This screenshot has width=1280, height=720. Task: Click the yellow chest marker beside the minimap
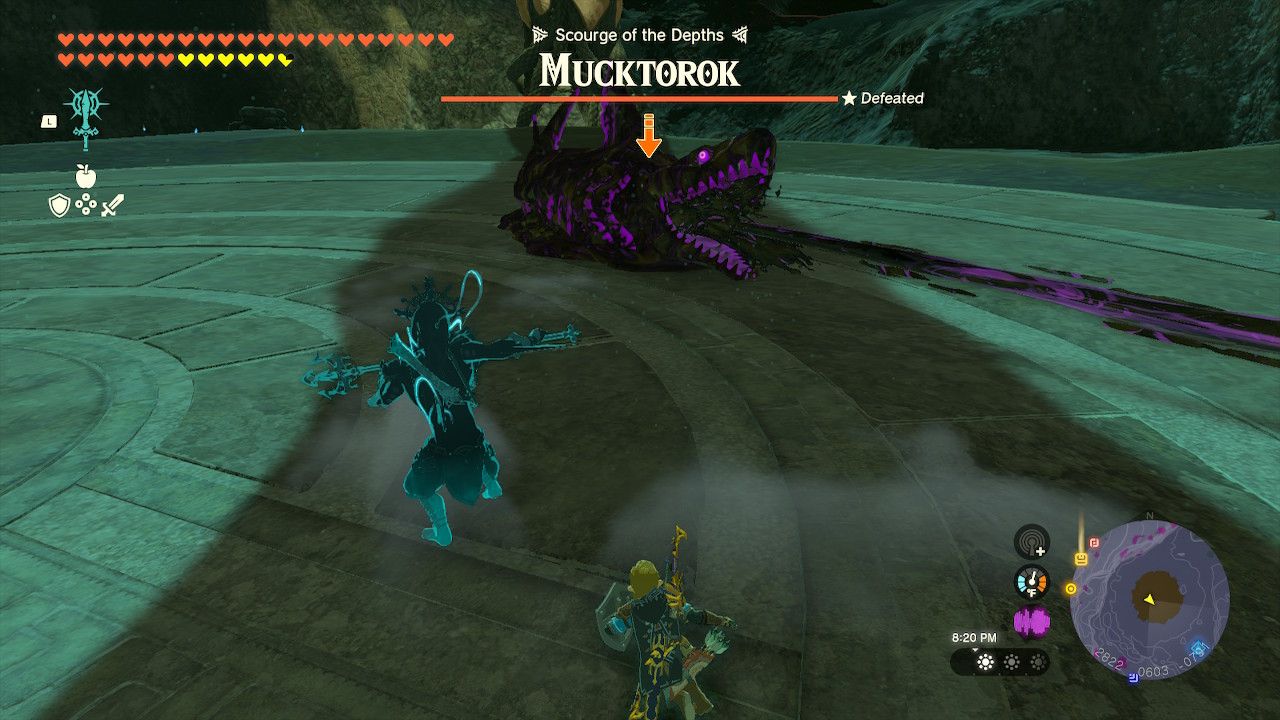(x=1080, y=558)
